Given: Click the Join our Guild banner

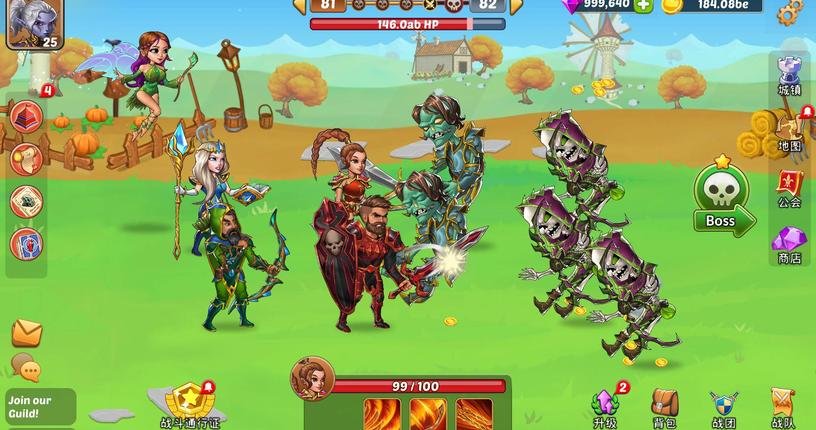Looking at the screenshot, I should pos(38,407).
